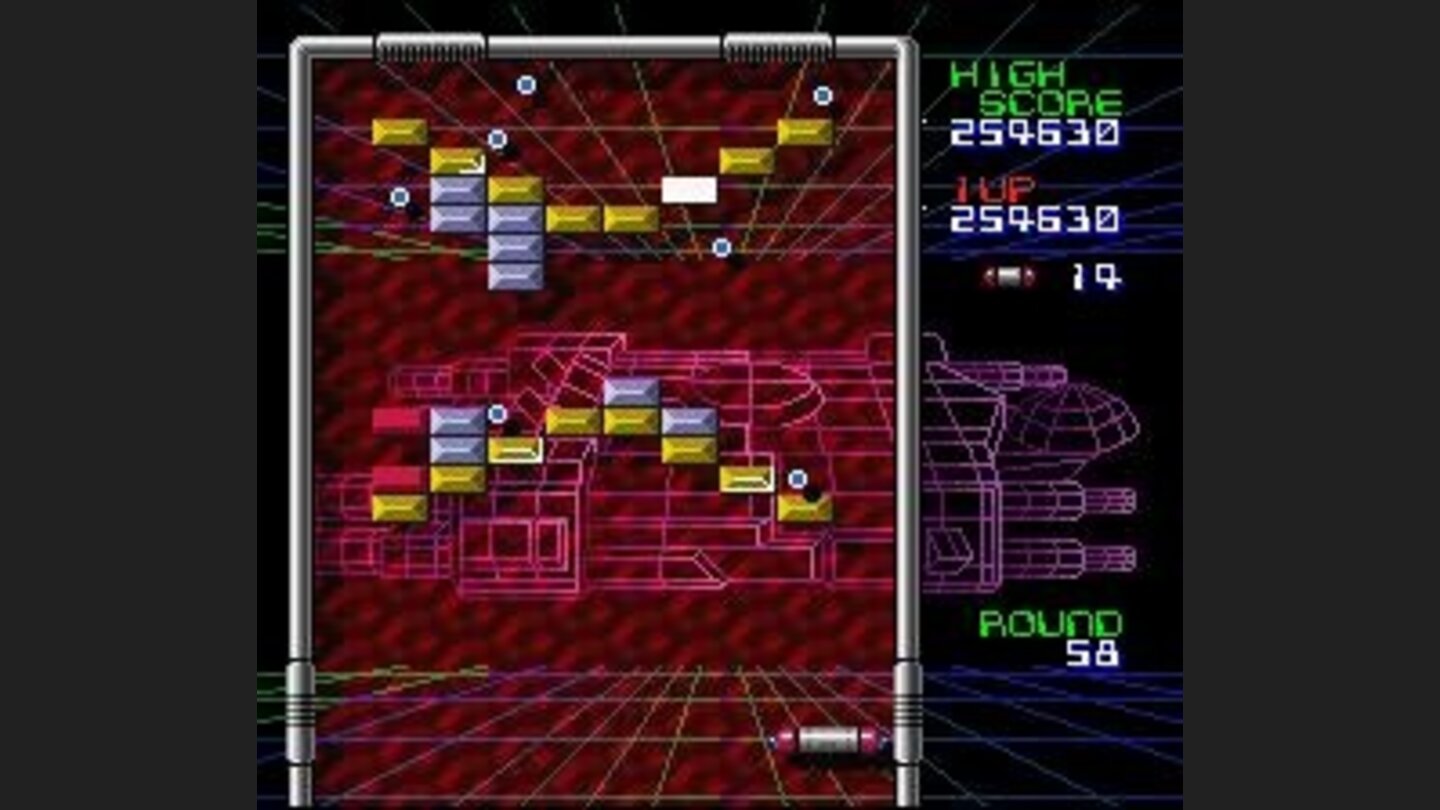Click the gold brick at the lower right cluster
This screenshot has width=1440, height=810.
805,509
